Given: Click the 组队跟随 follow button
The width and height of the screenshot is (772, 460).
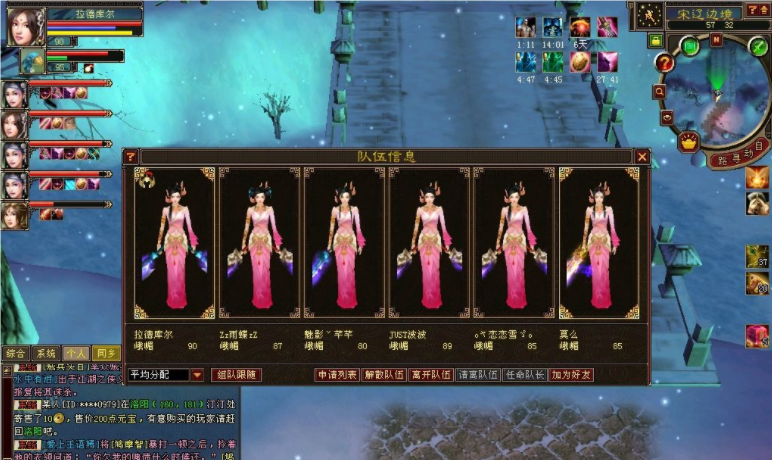Looking at the screenshot, I should (237, 375).
